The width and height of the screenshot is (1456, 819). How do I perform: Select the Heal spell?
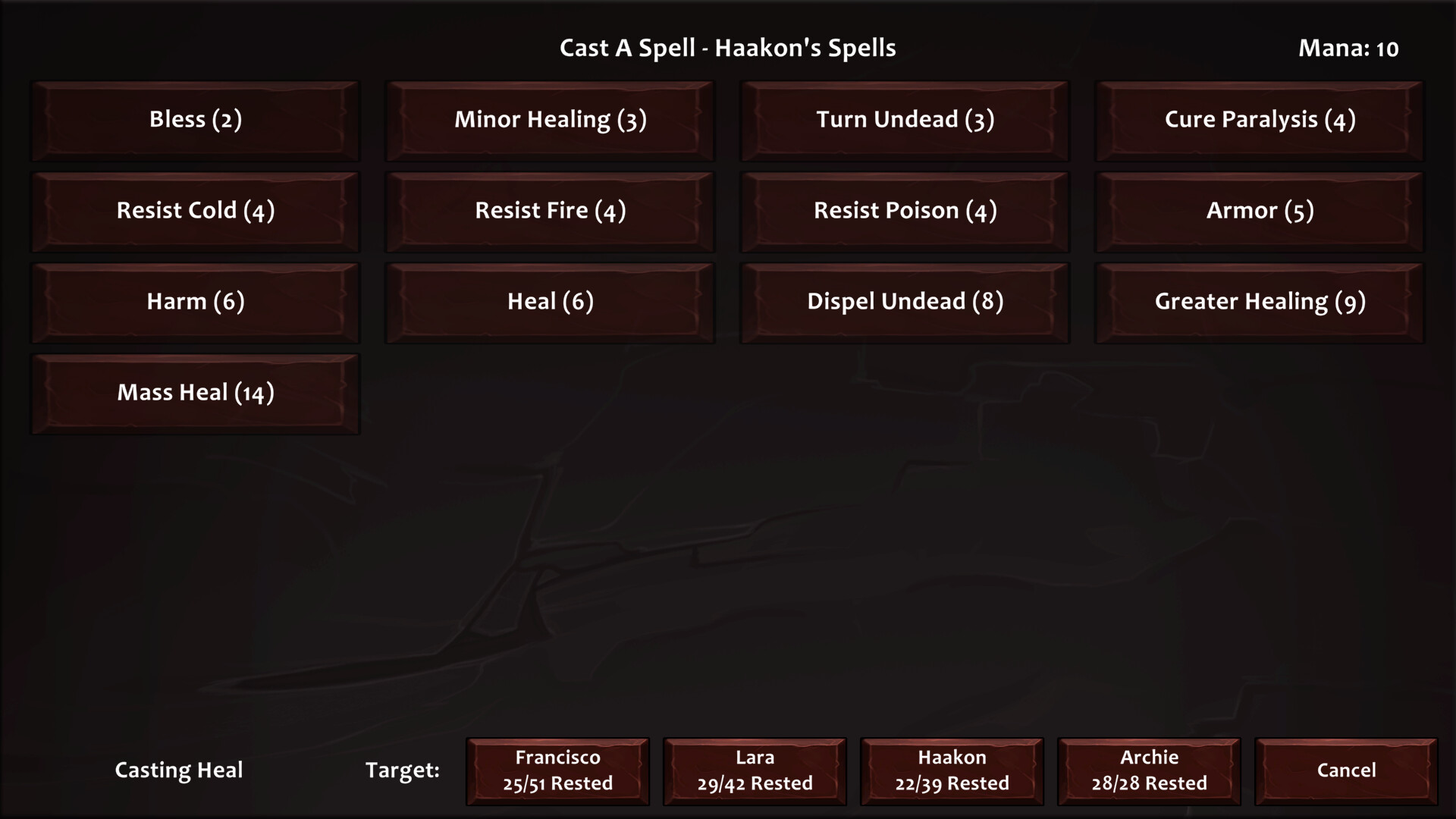(x=550, y=302)
